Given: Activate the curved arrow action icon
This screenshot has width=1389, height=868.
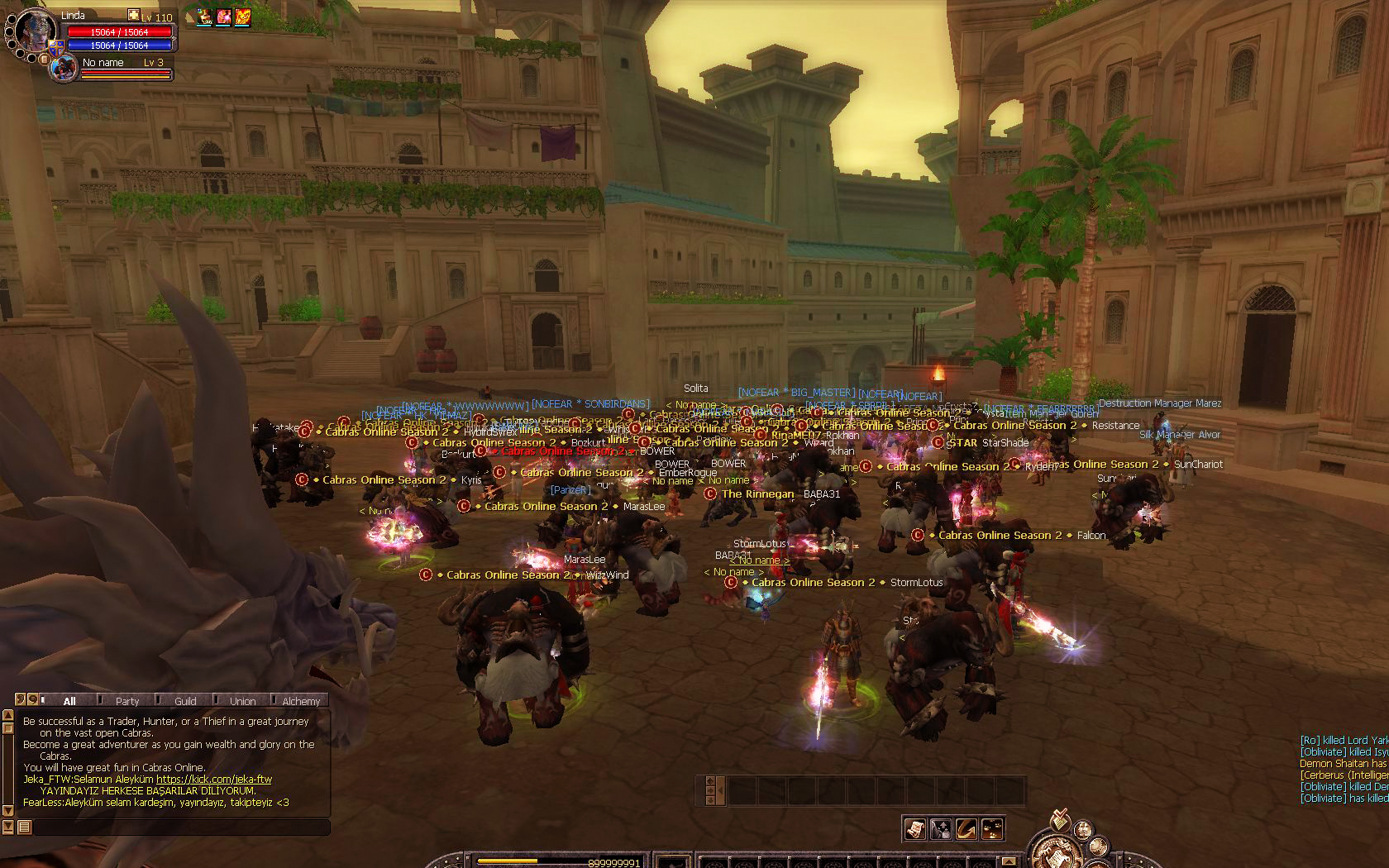Looking at the screenshot, I should coord(966,828).
